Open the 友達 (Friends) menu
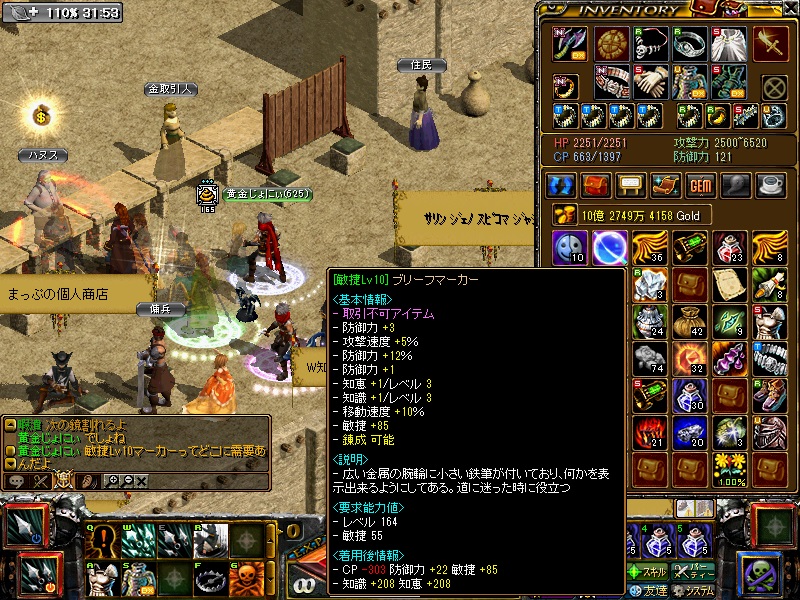 tap(650, 590)
